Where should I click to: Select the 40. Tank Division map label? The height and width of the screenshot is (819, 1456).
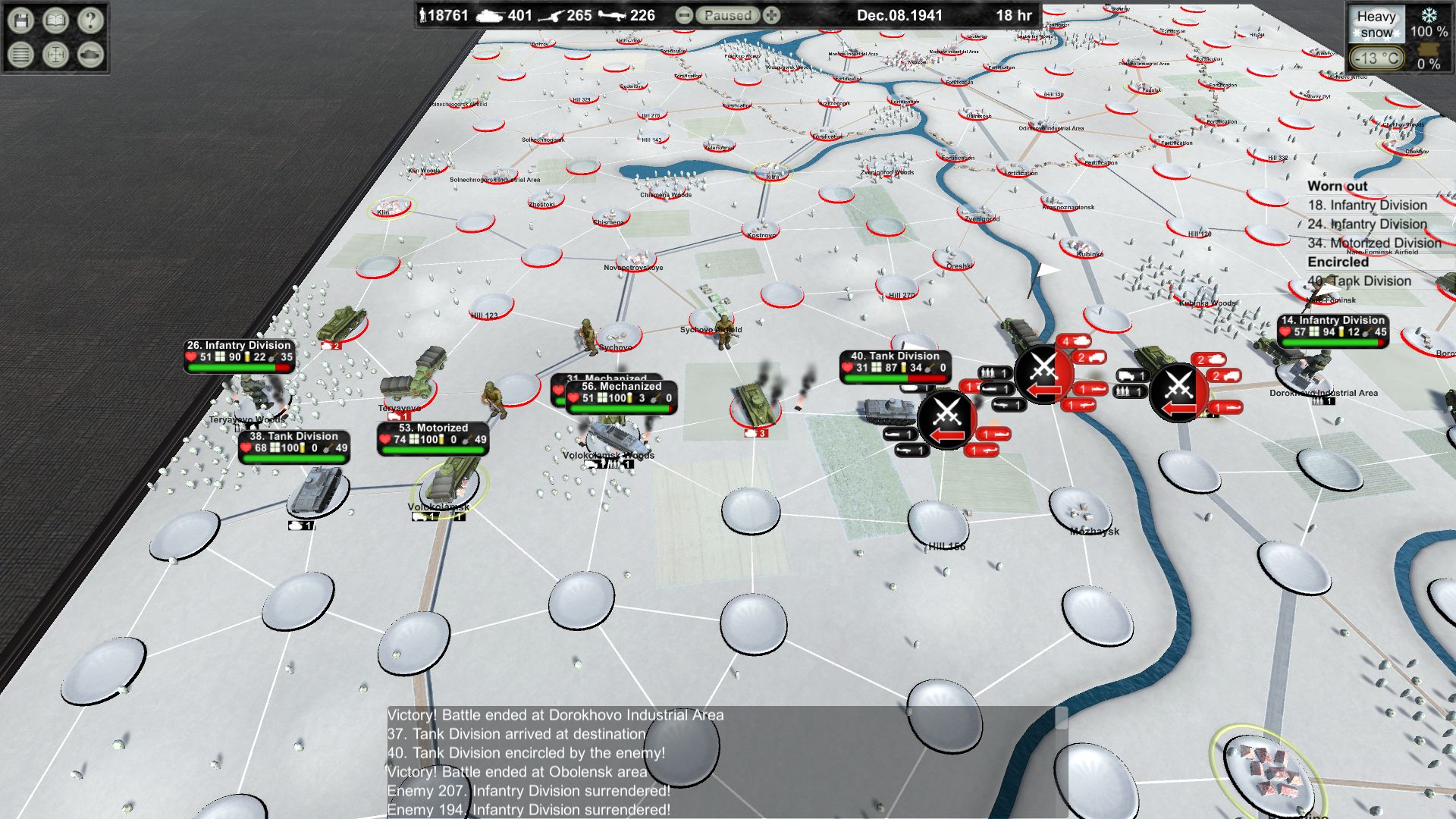pos(895,356)
